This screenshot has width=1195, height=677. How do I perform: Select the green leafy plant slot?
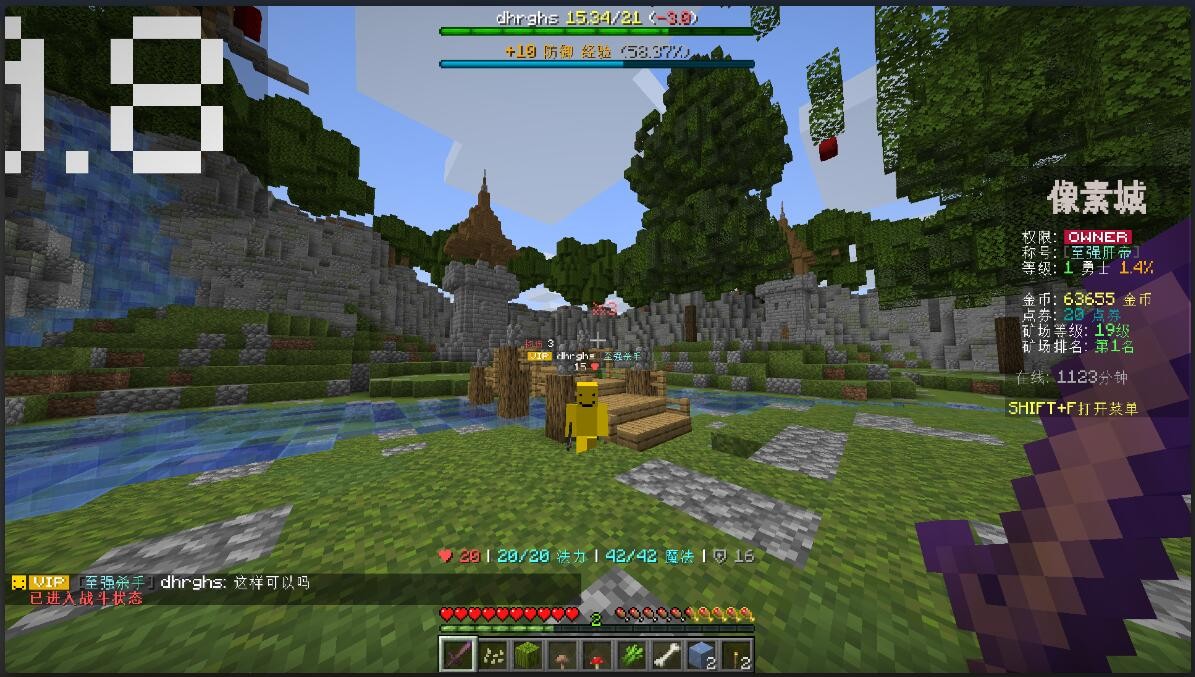632,655
